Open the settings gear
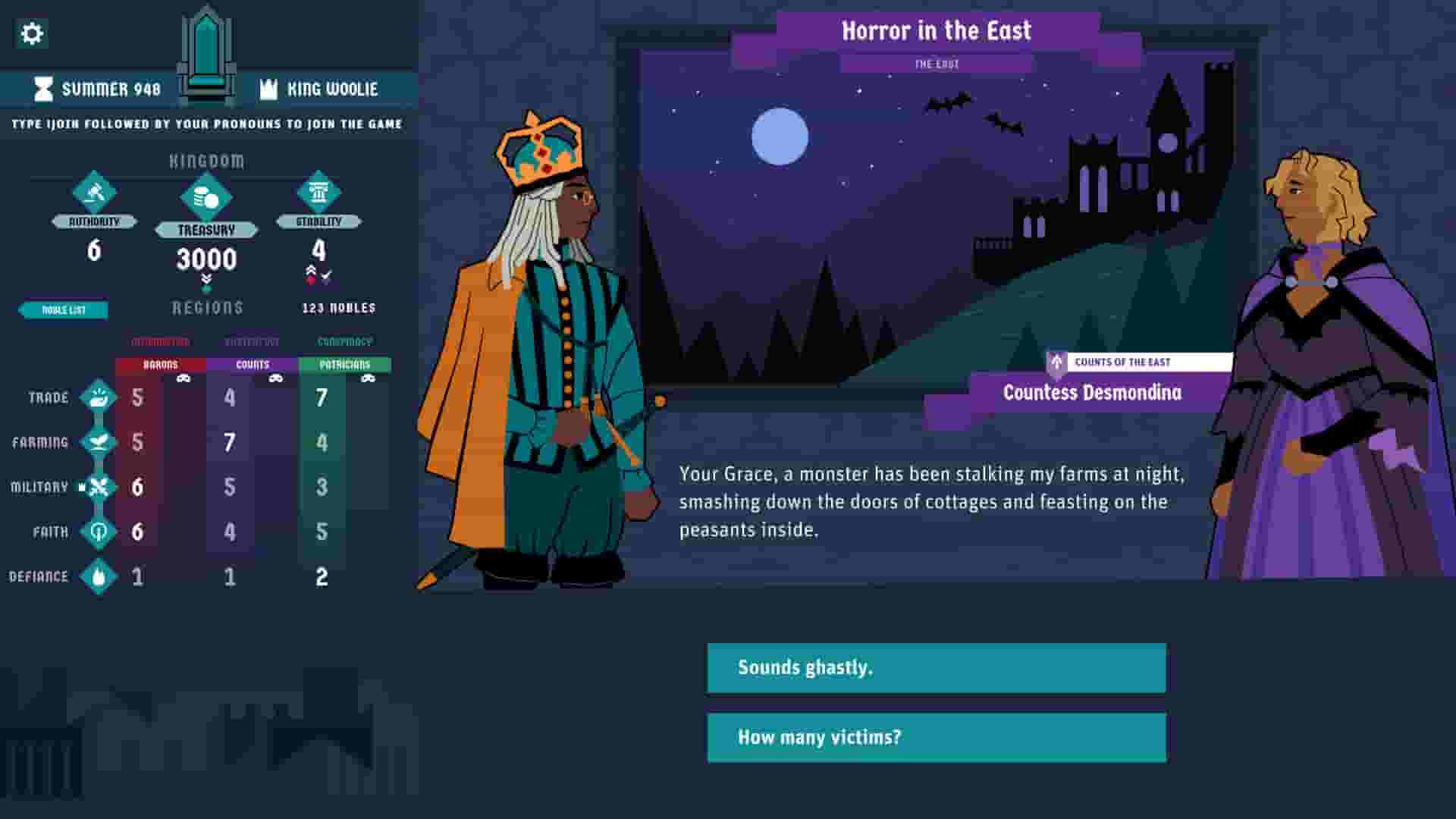The width and height of the screenshot is (1456, 819). [x=31, y=34]
